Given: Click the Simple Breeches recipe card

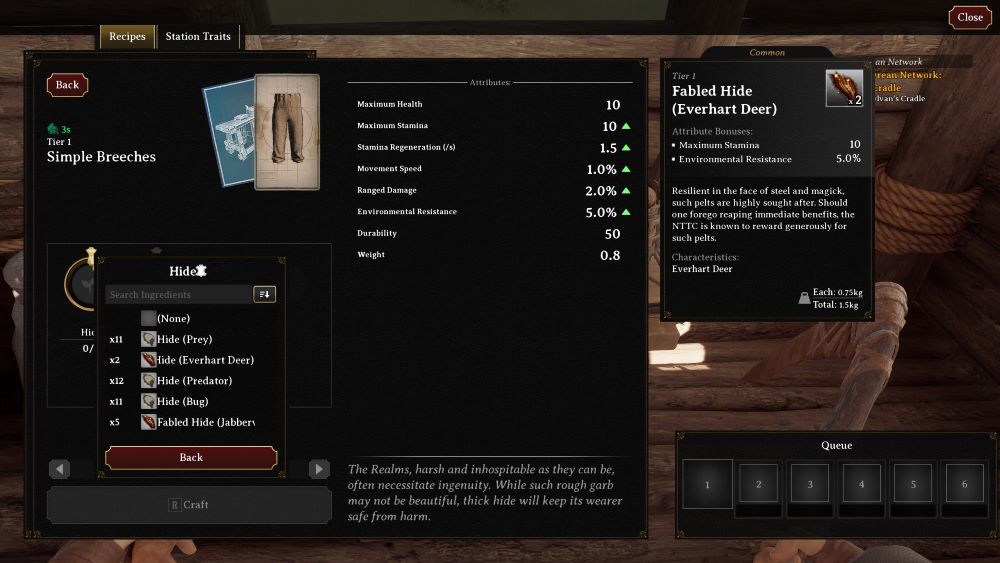Looking at the screenshot, I should [286, 131].
